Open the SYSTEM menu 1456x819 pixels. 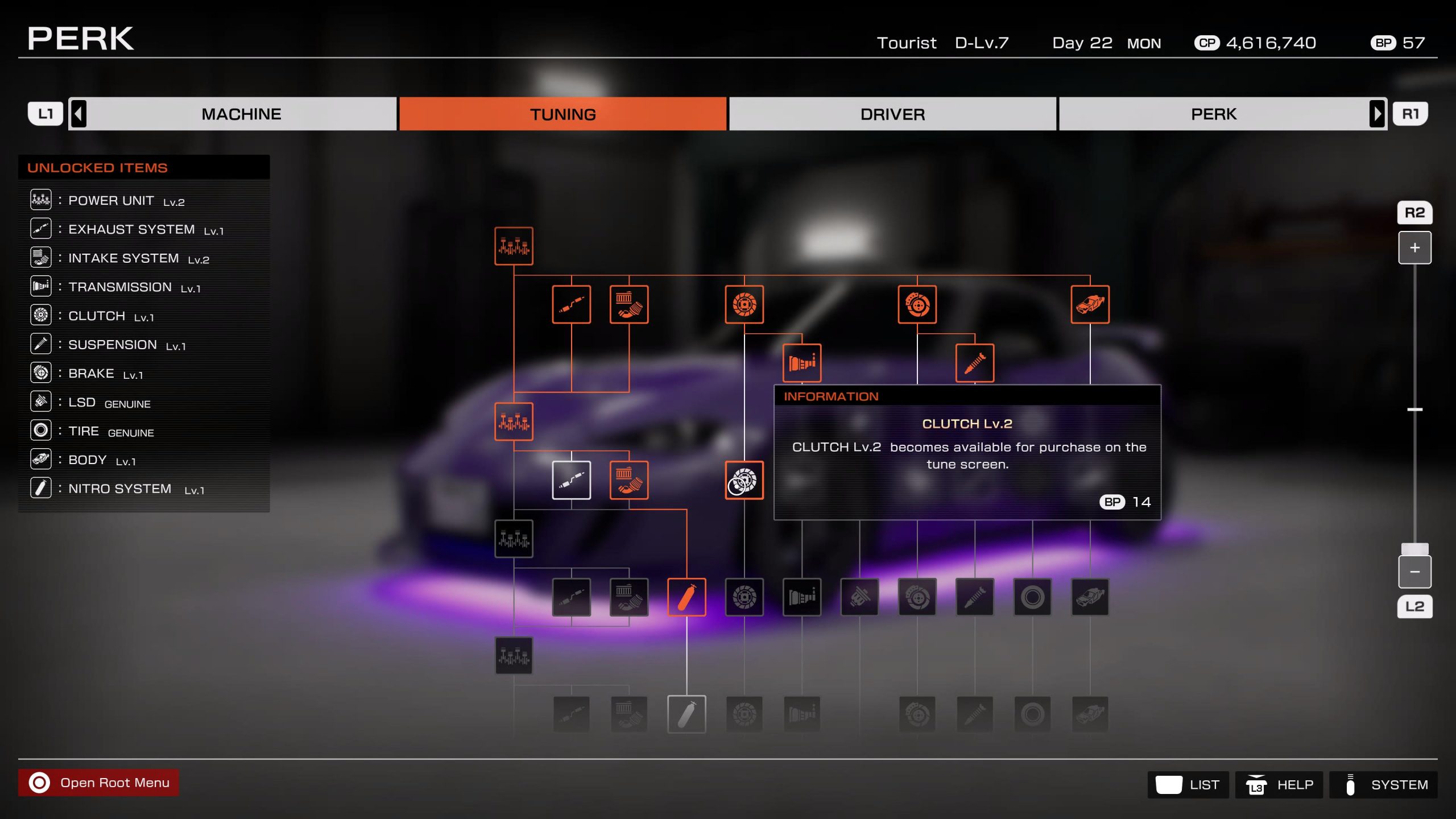1383,785
